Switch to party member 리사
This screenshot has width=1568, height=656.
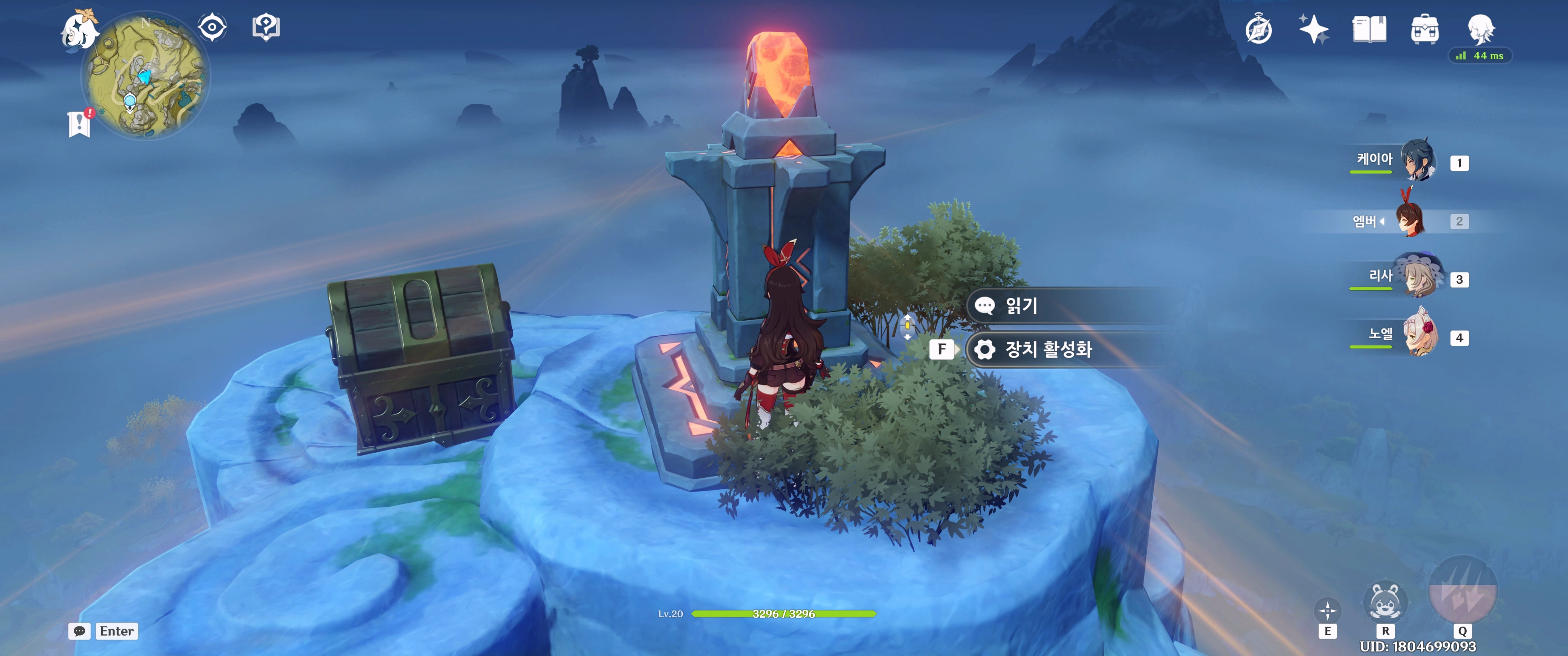click(x=1418, y=278)
